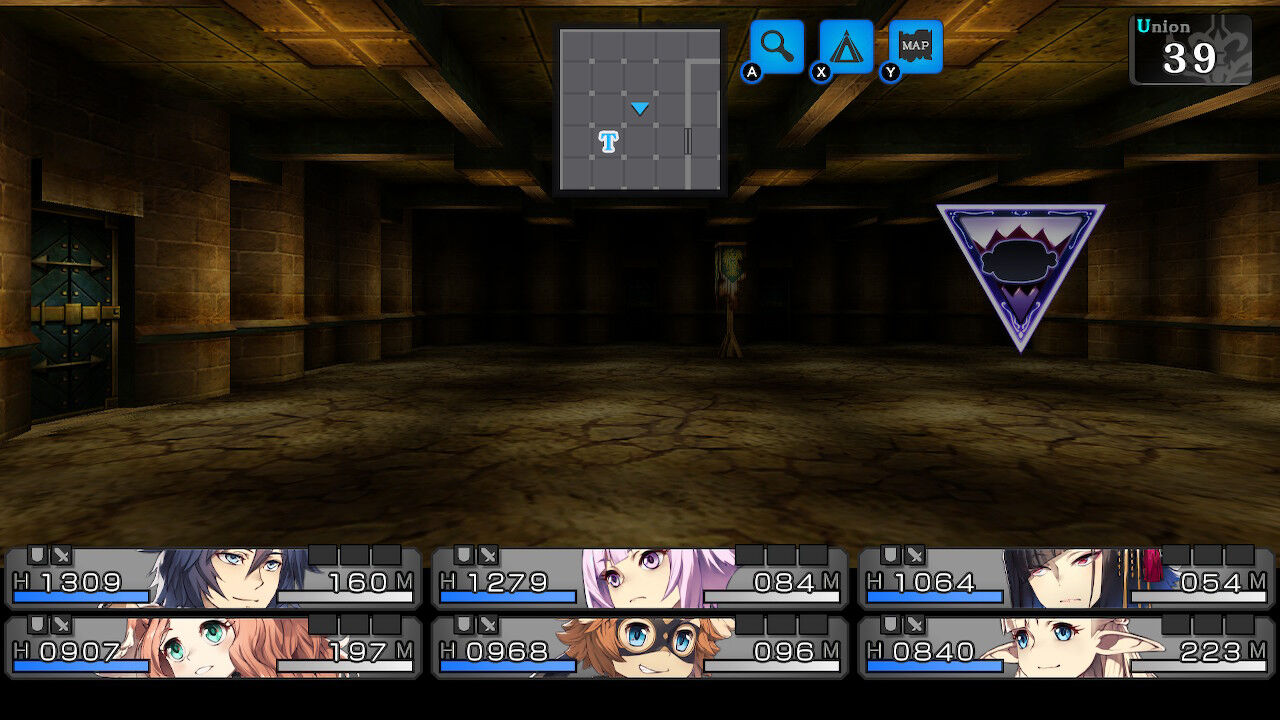Click the X button prompt circle
The image size is (1280, 720).
[820, 72]
